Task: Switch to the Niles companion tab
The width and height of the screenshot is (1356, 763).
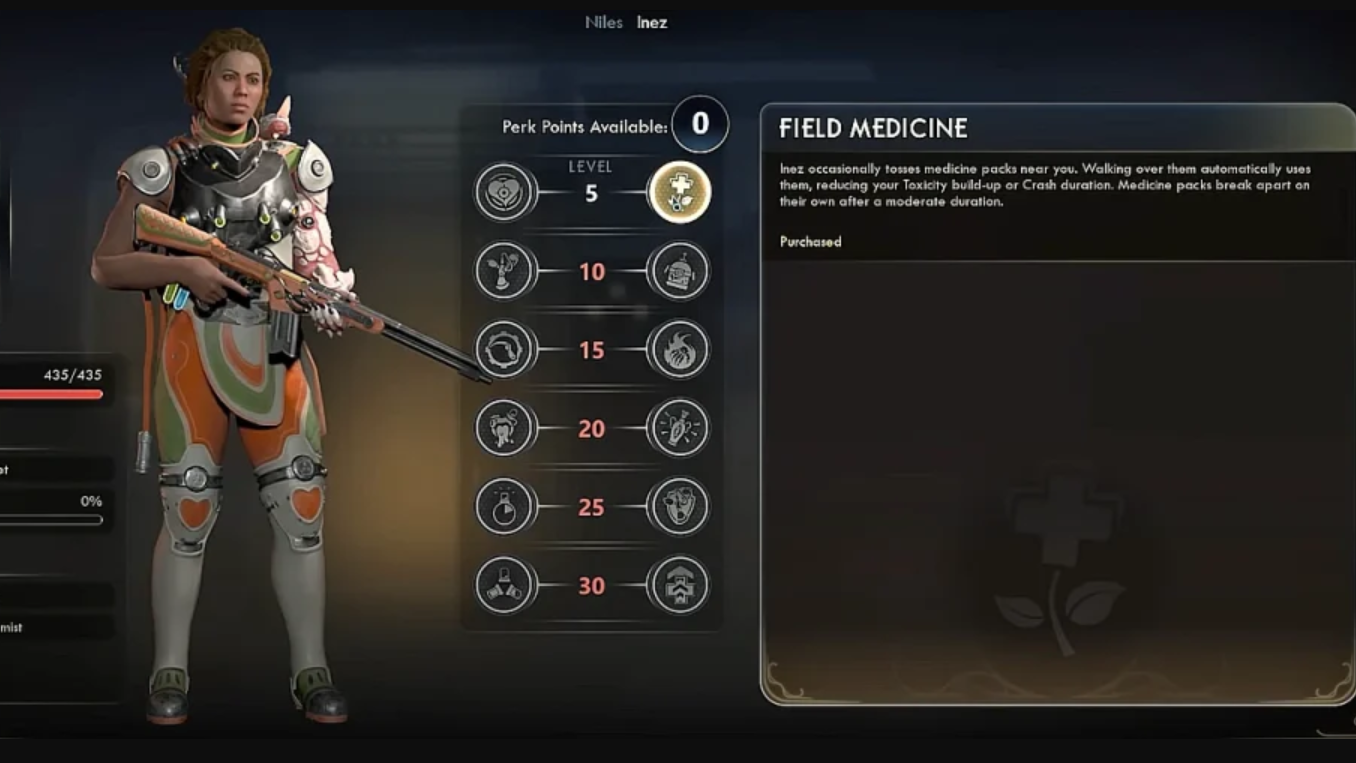Action: [x=603, y=22]
